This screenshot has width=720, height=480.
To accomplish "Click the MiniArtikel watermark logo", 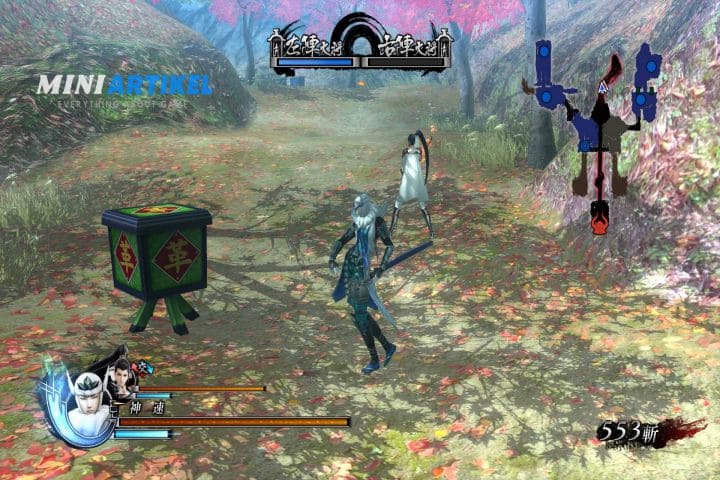I will click(x=124, y=87).
